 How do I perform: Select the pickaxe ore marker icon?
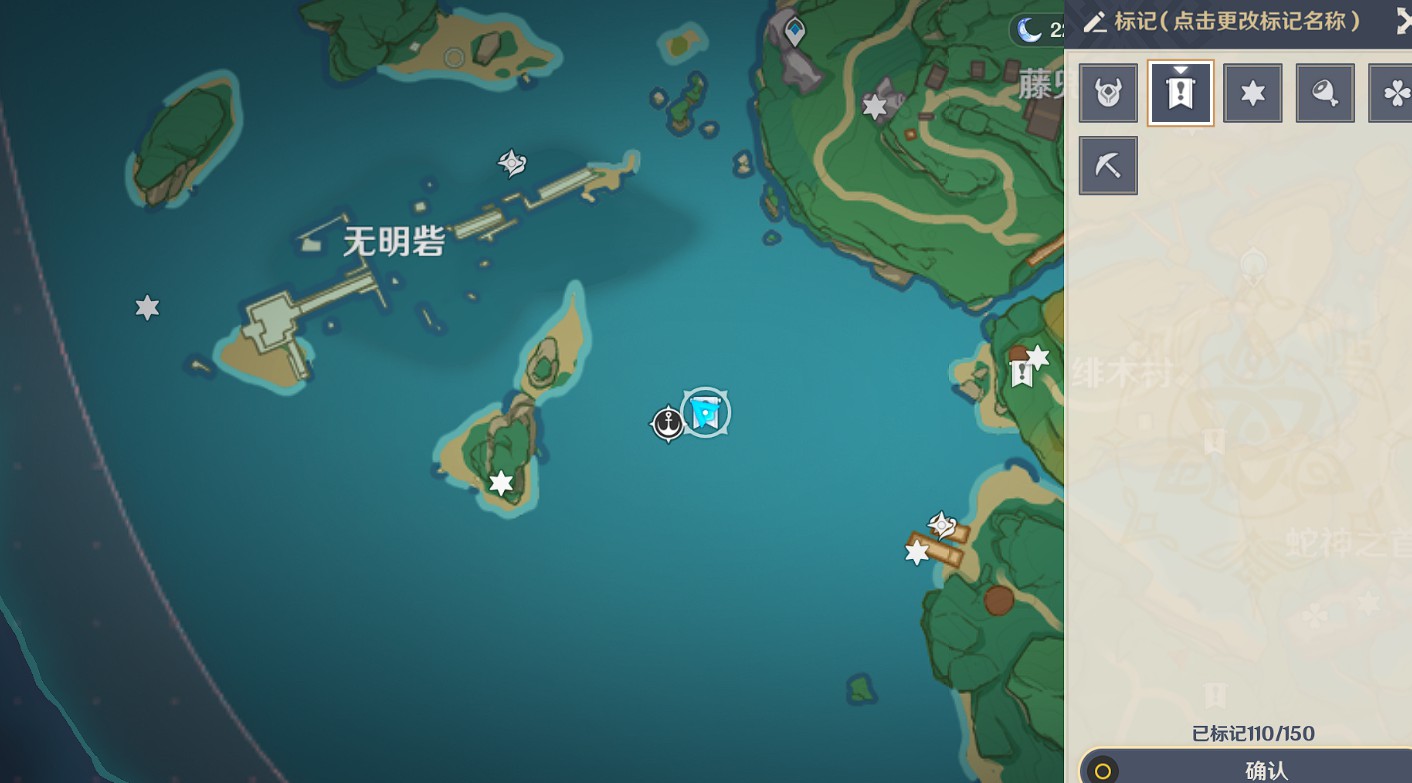click(1108, 164)
